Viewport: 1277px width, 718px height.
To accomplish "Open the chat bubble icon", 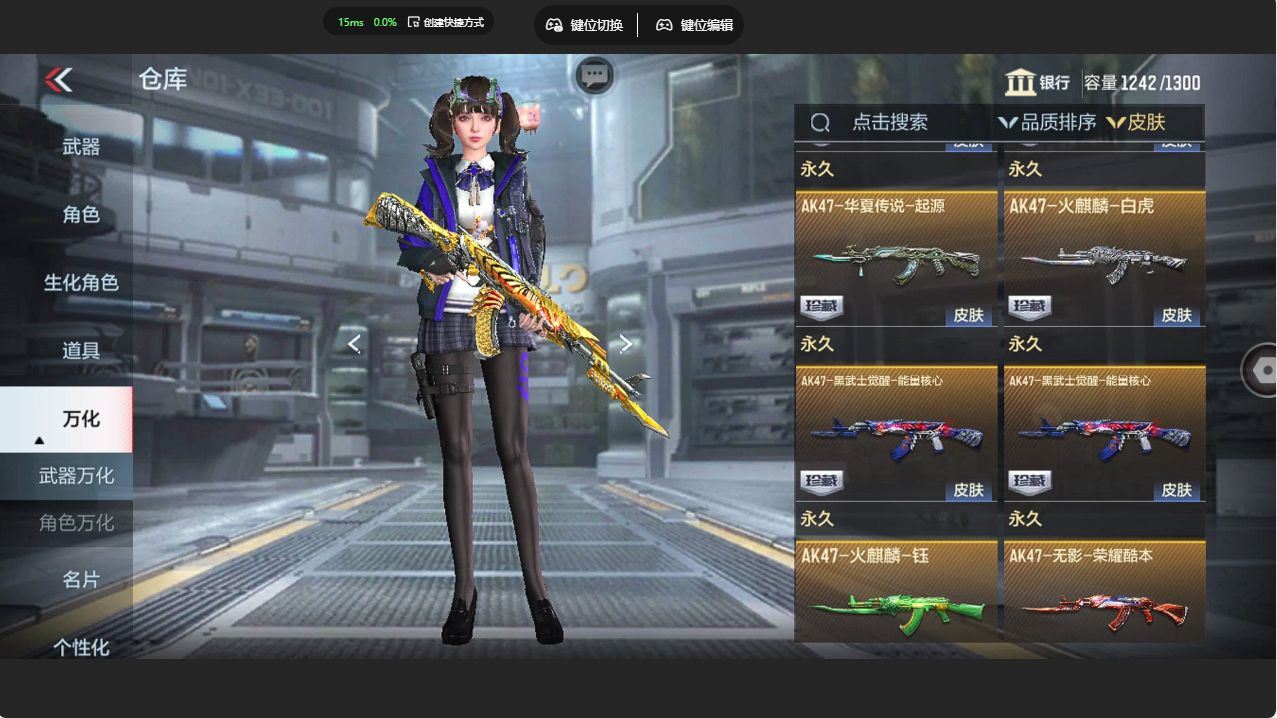I will pyautogui.click(x=595, y=75).
